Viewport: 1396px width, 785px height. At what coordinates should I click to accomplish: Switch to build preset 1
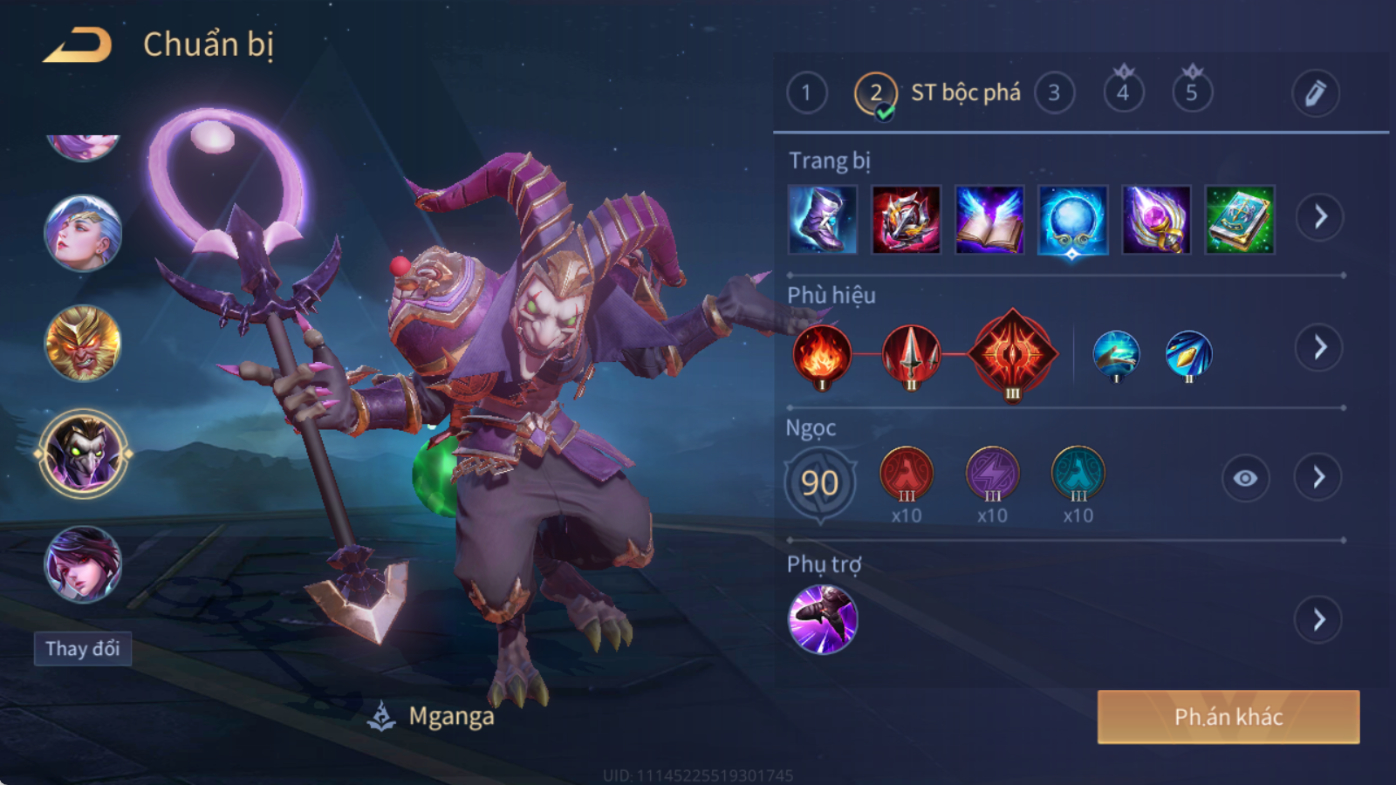point(807,94)
